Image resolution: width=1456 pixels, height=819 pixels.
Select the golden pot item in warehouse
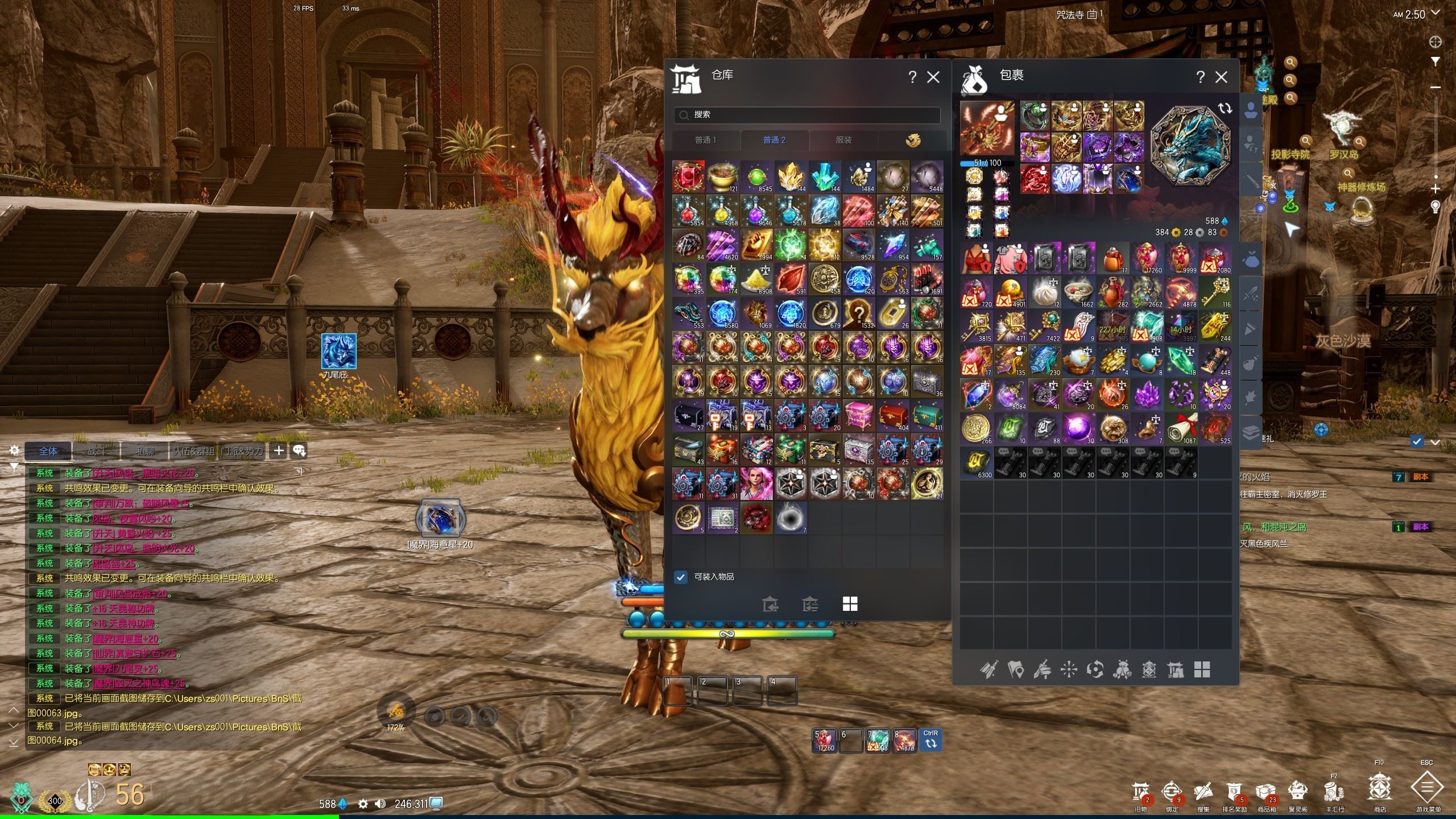click(x=723, y=177)
